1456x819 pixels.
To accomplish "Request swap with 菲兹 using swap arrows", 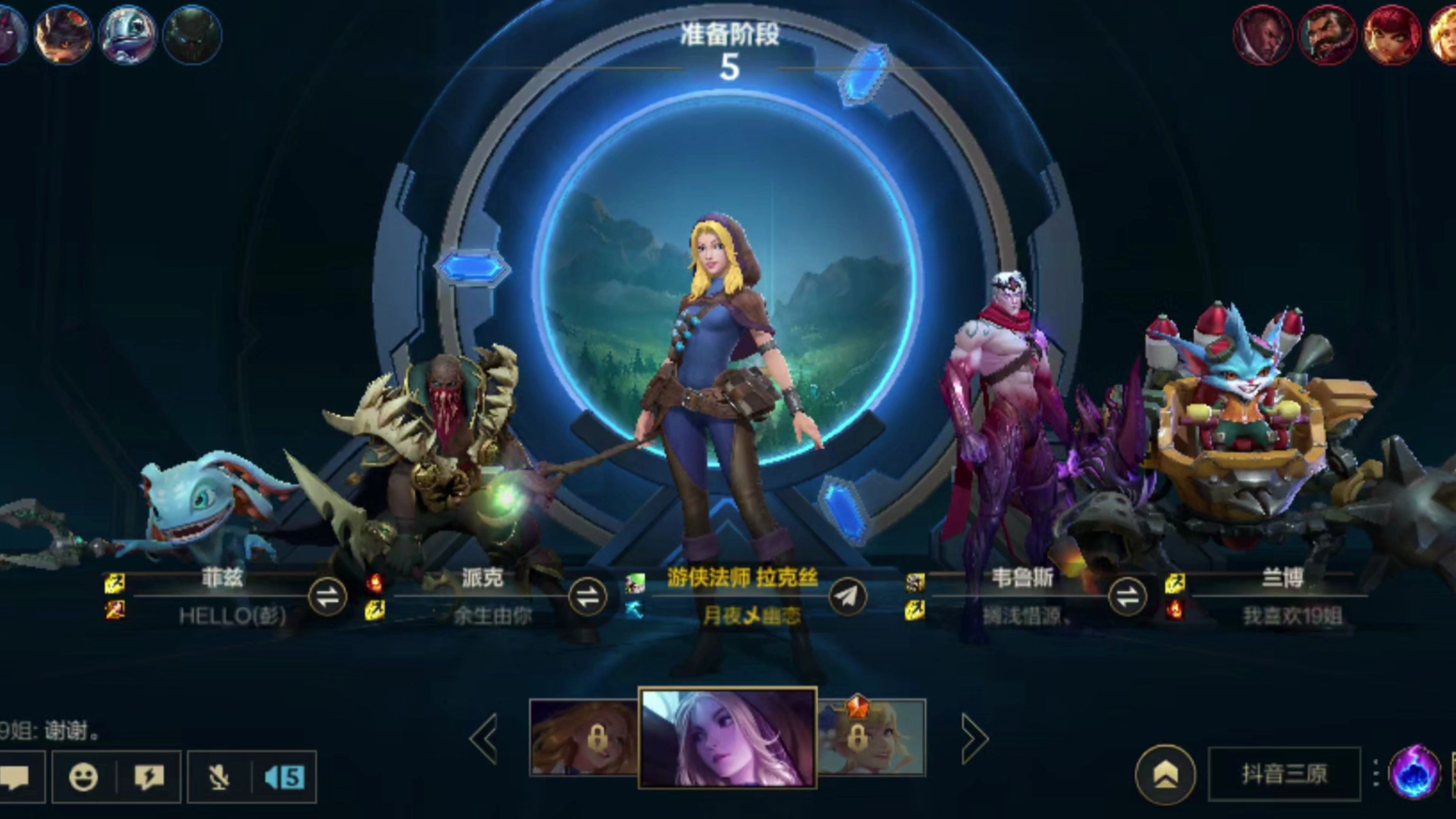I will (x=327, y=597).
